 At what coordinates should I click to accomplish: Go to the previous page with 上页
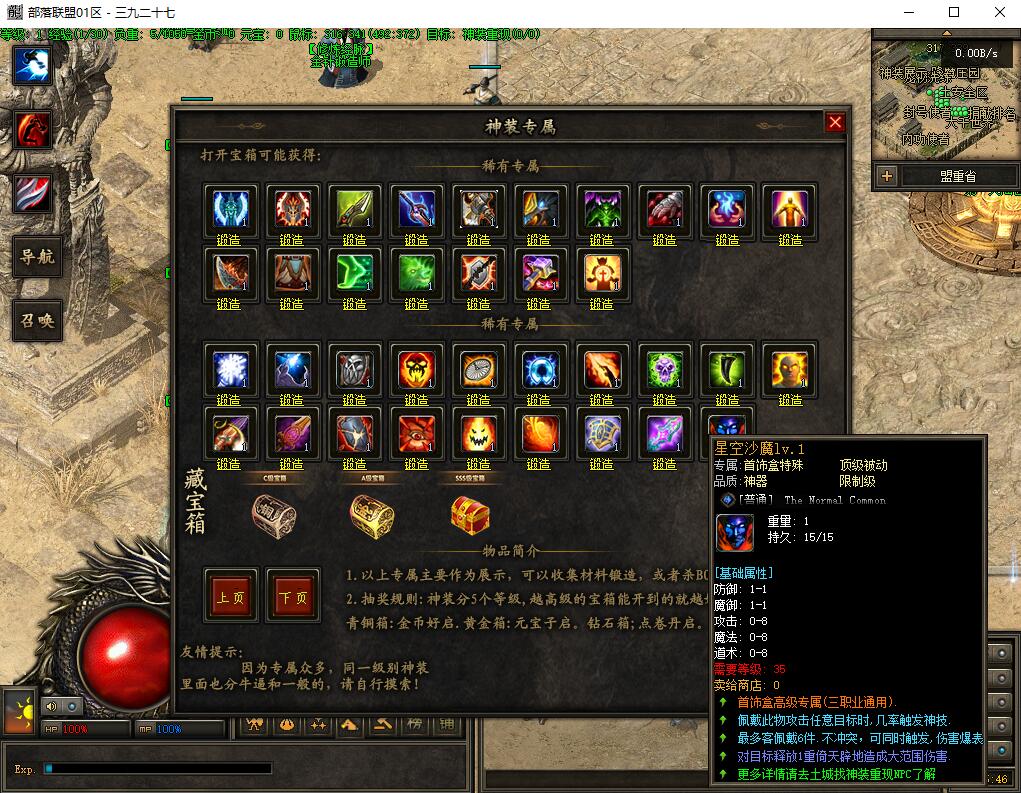coord(230,596)
